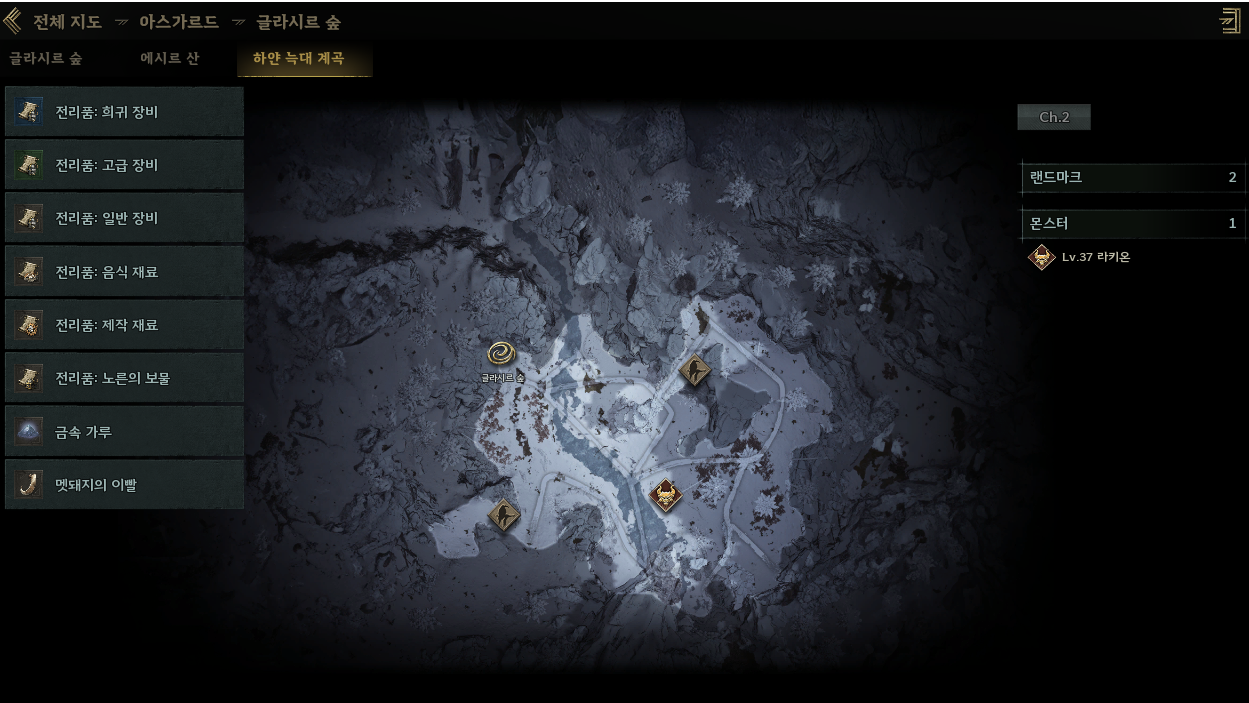Close the map with the top-right icon
This screenshot has width=1249, height=703.
click(x=1230, y=21)
